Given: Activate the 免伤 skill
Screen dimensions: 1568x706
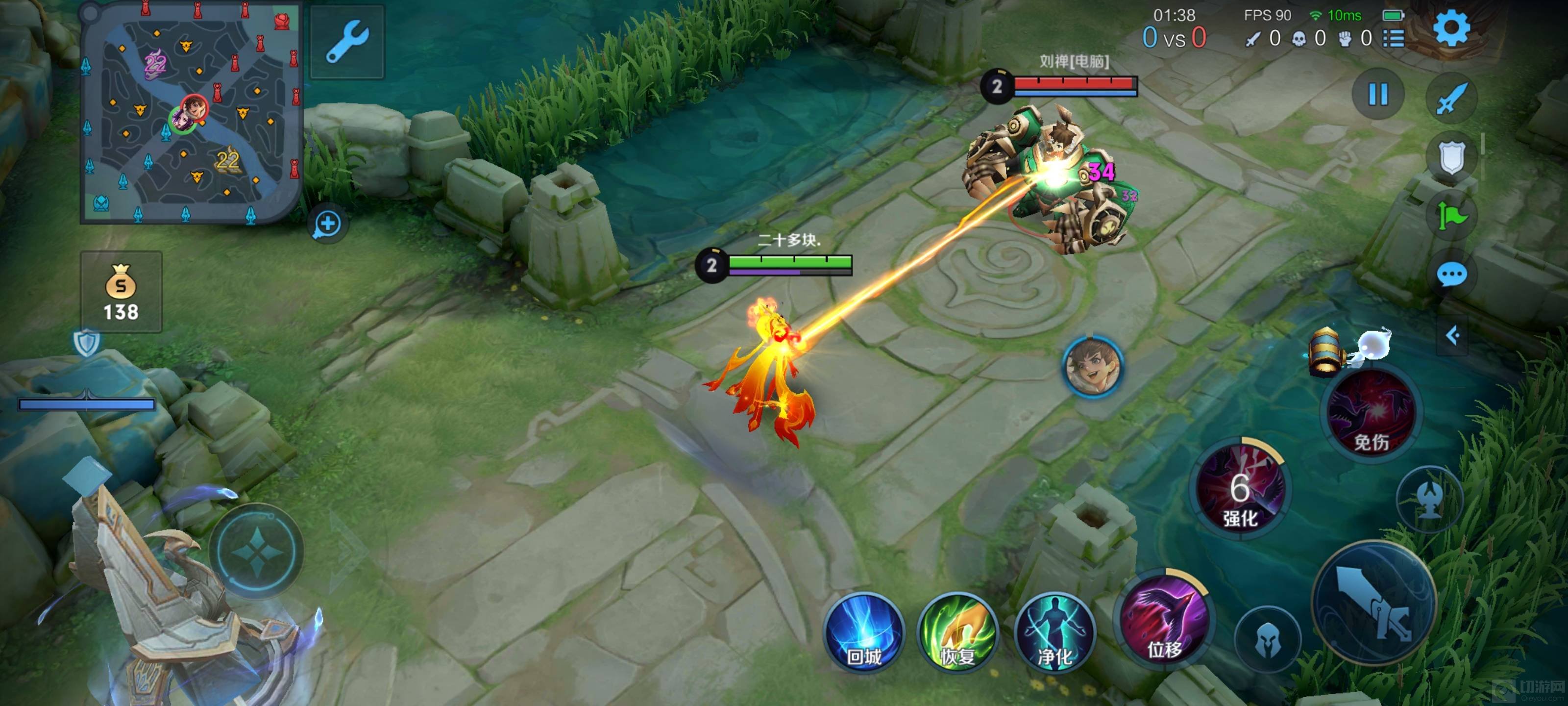Looking at the screenshot, I should click(1372, 414).
